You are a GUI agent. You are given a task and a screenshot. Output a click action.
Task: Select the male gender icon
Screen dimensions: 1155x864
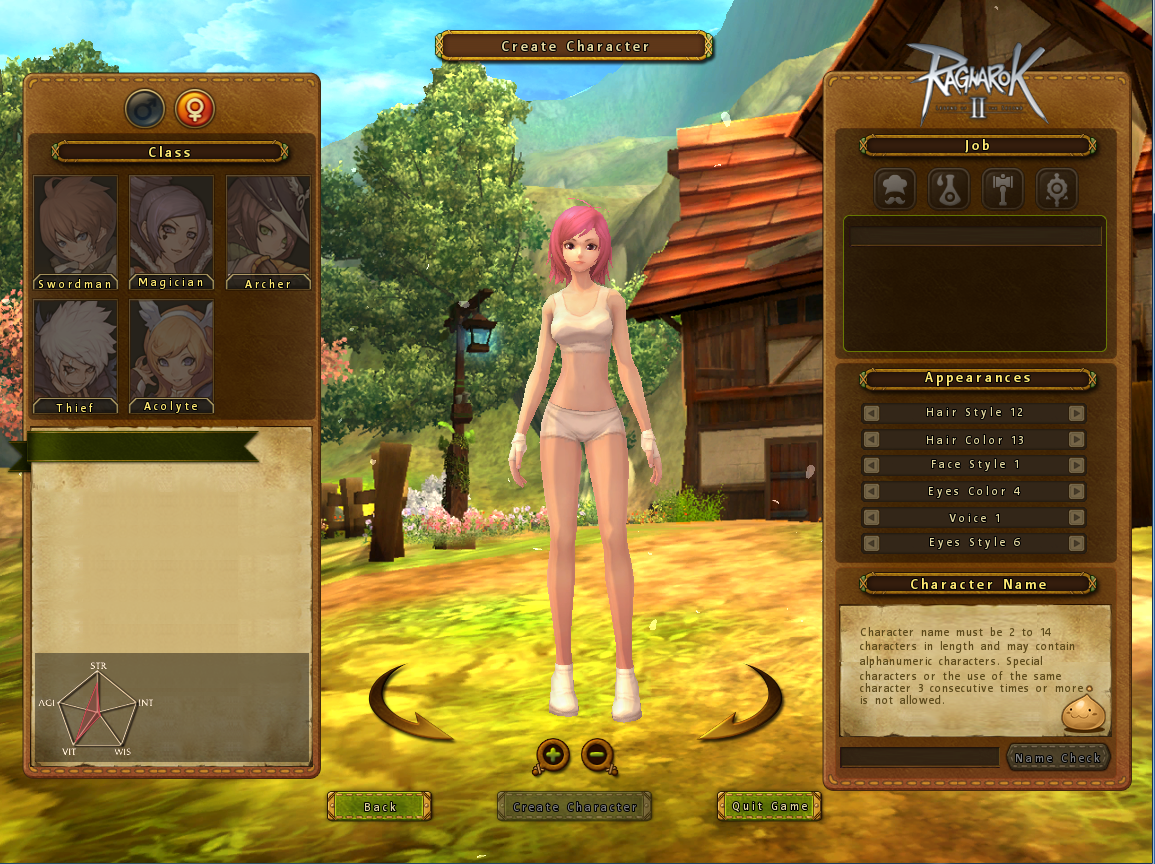coord(145,108)
